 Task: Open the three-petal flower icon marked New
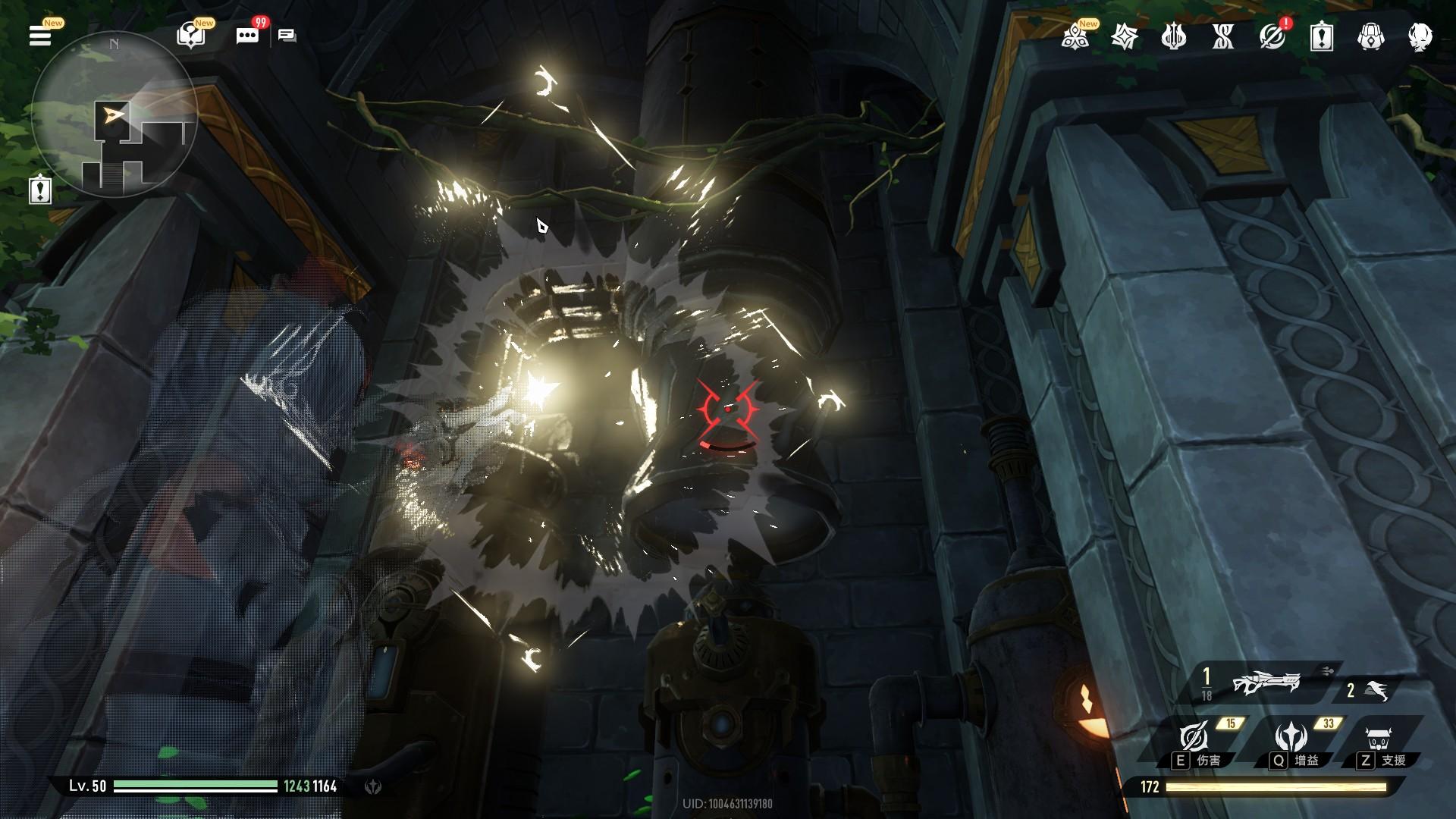[1075, 36]
